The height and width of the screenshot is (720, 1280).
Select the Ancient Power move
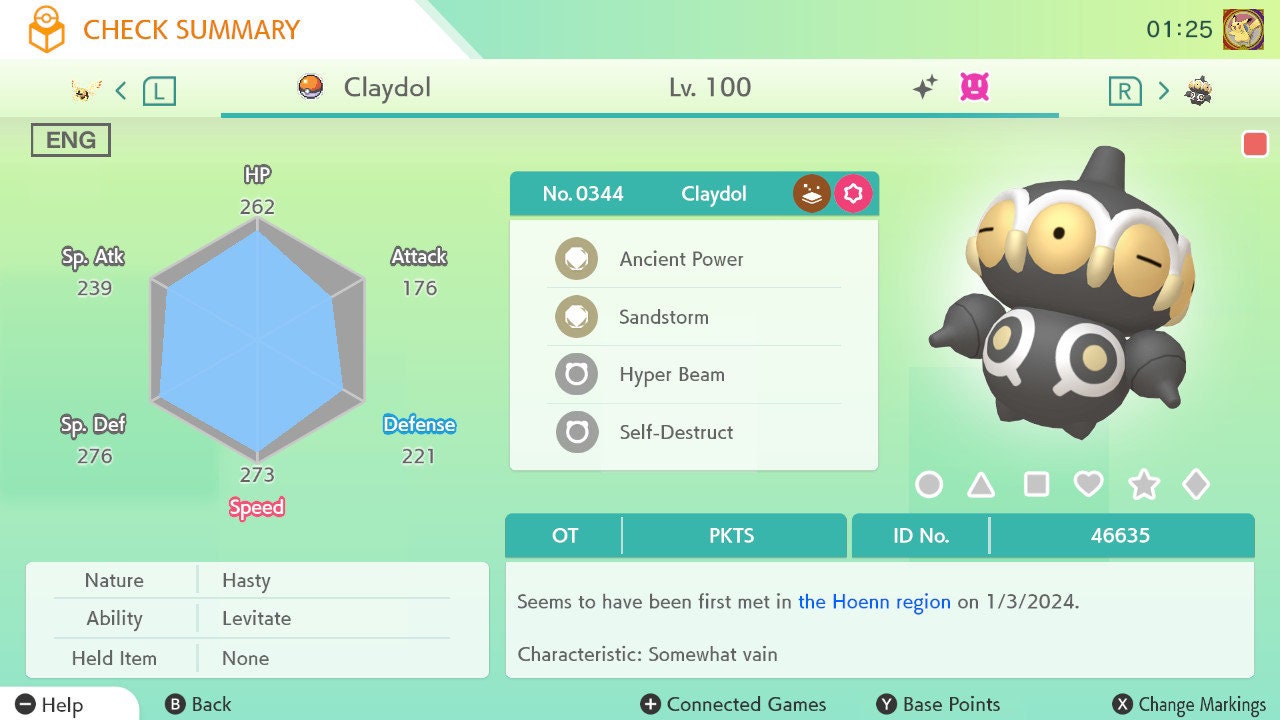(681, 259)
